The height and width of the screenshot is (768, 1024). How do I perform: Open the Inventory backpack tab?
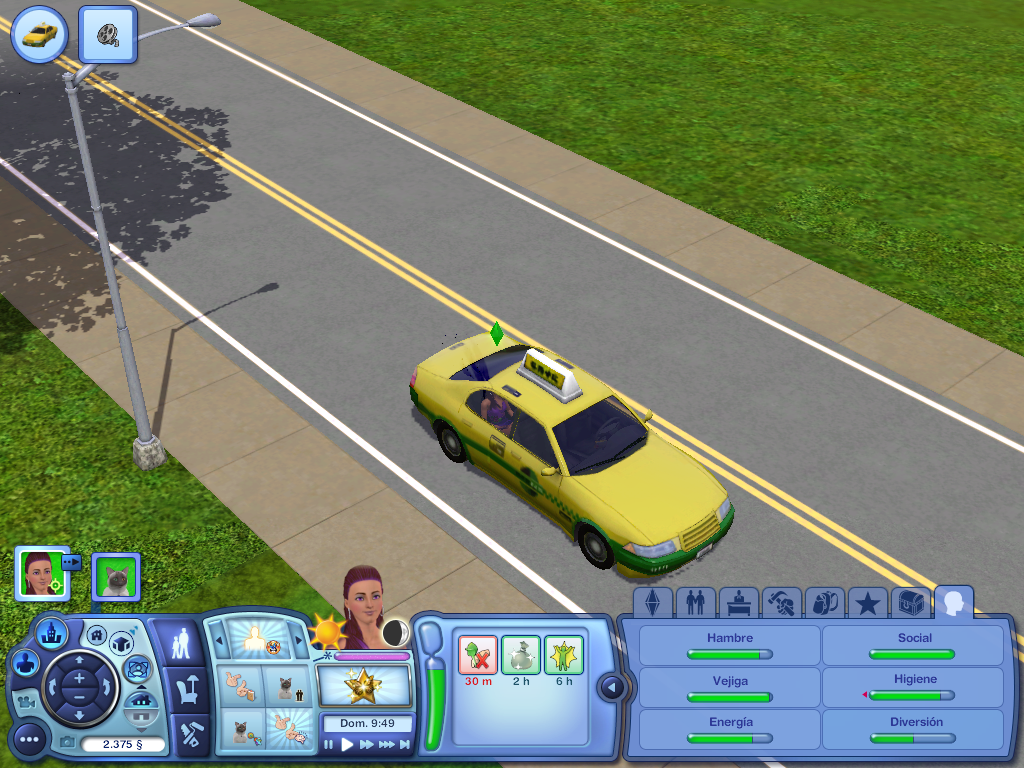point(824,603)
